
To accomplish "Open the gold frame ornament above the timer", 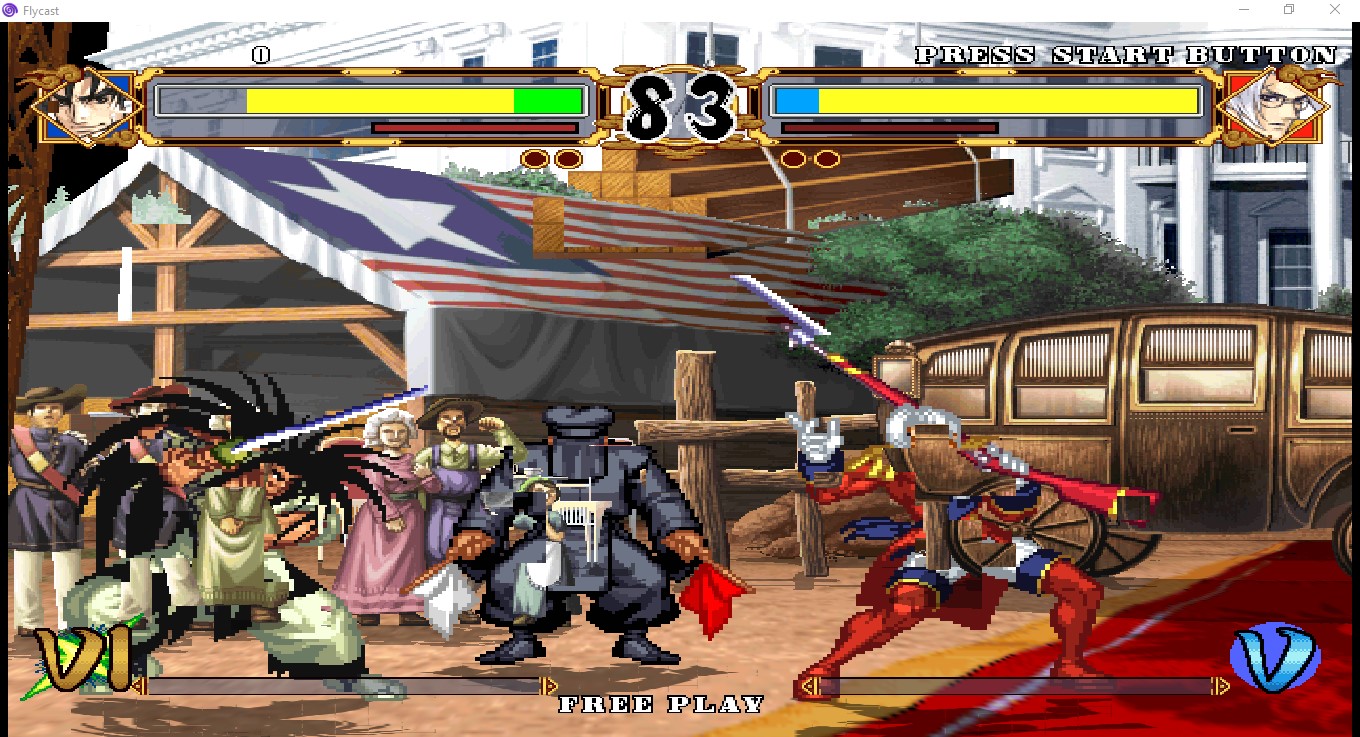I will tap(680, 67).
